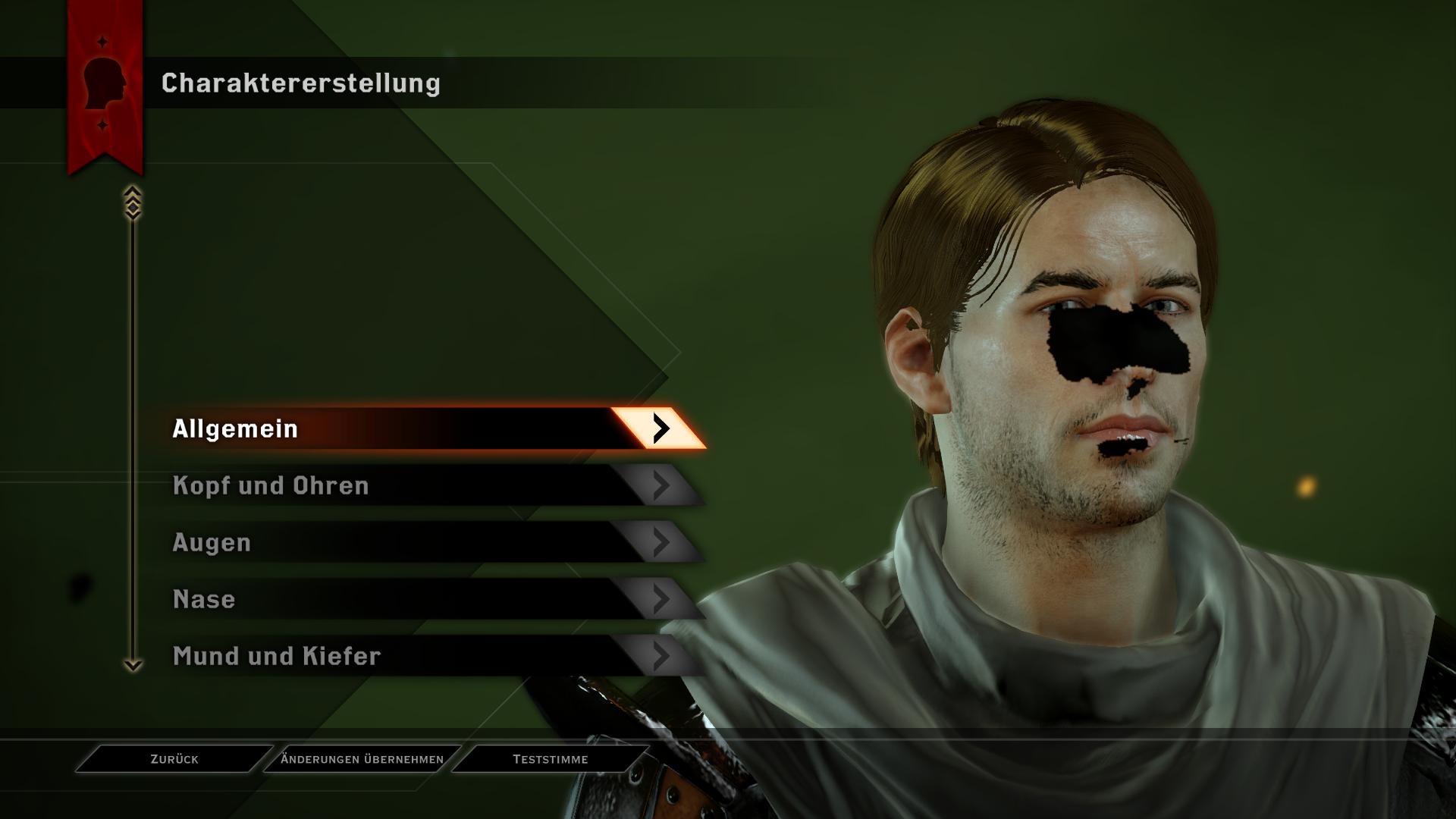Open the Nase options
This screenshot has height=819, width=1456.
pos(425,599)
